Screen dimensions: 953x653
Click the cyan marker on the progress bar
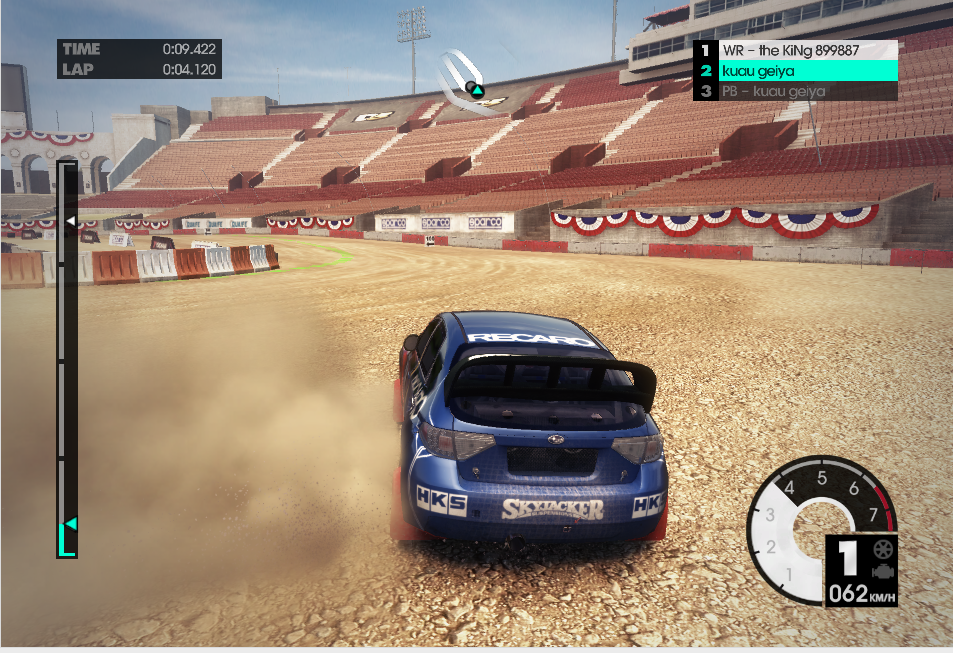tap(70, 524)
